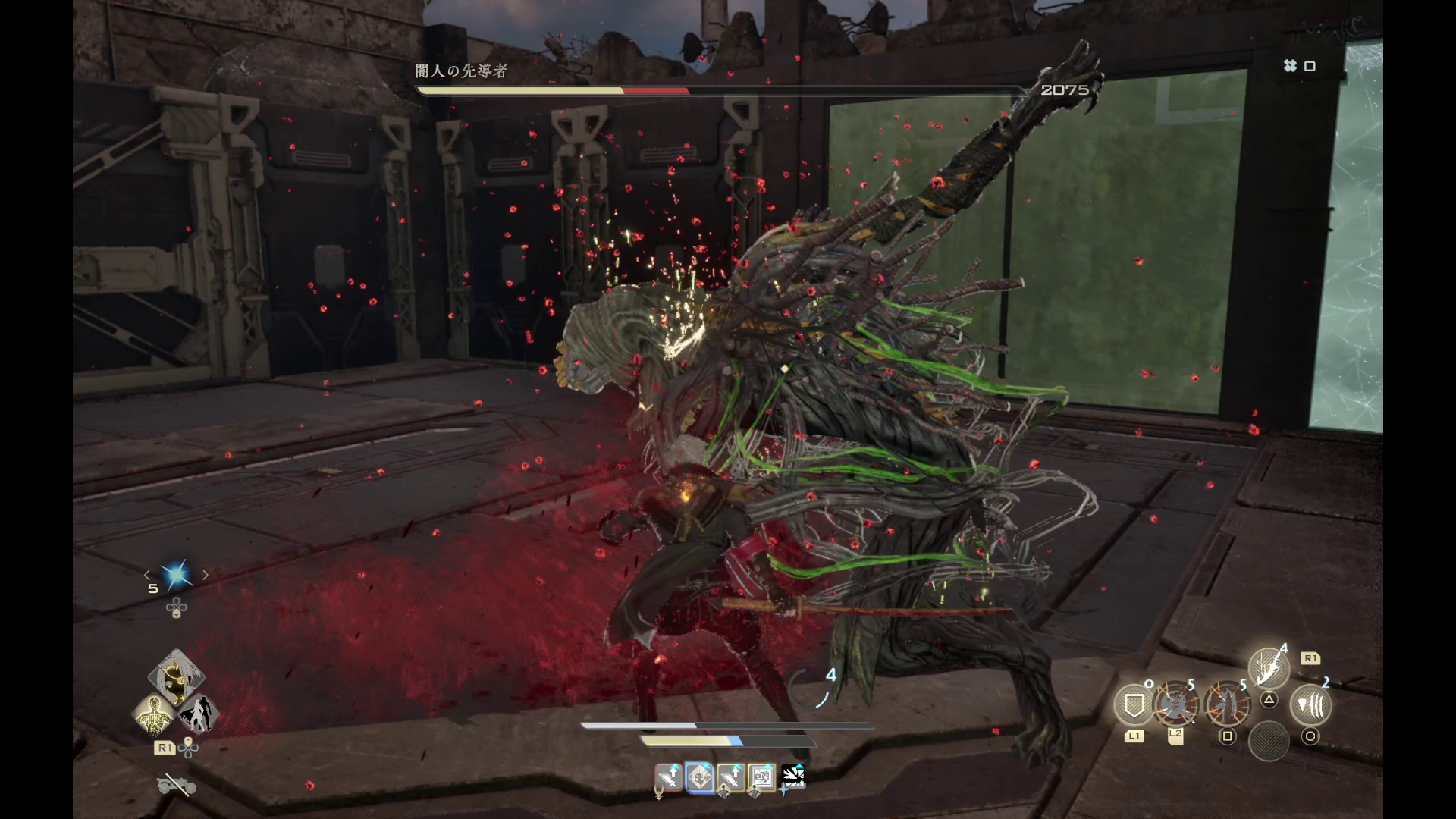Screen dimensions: 1456x819
Task: Activate the shield guard ability
Action: click(x=1133, y=706)
